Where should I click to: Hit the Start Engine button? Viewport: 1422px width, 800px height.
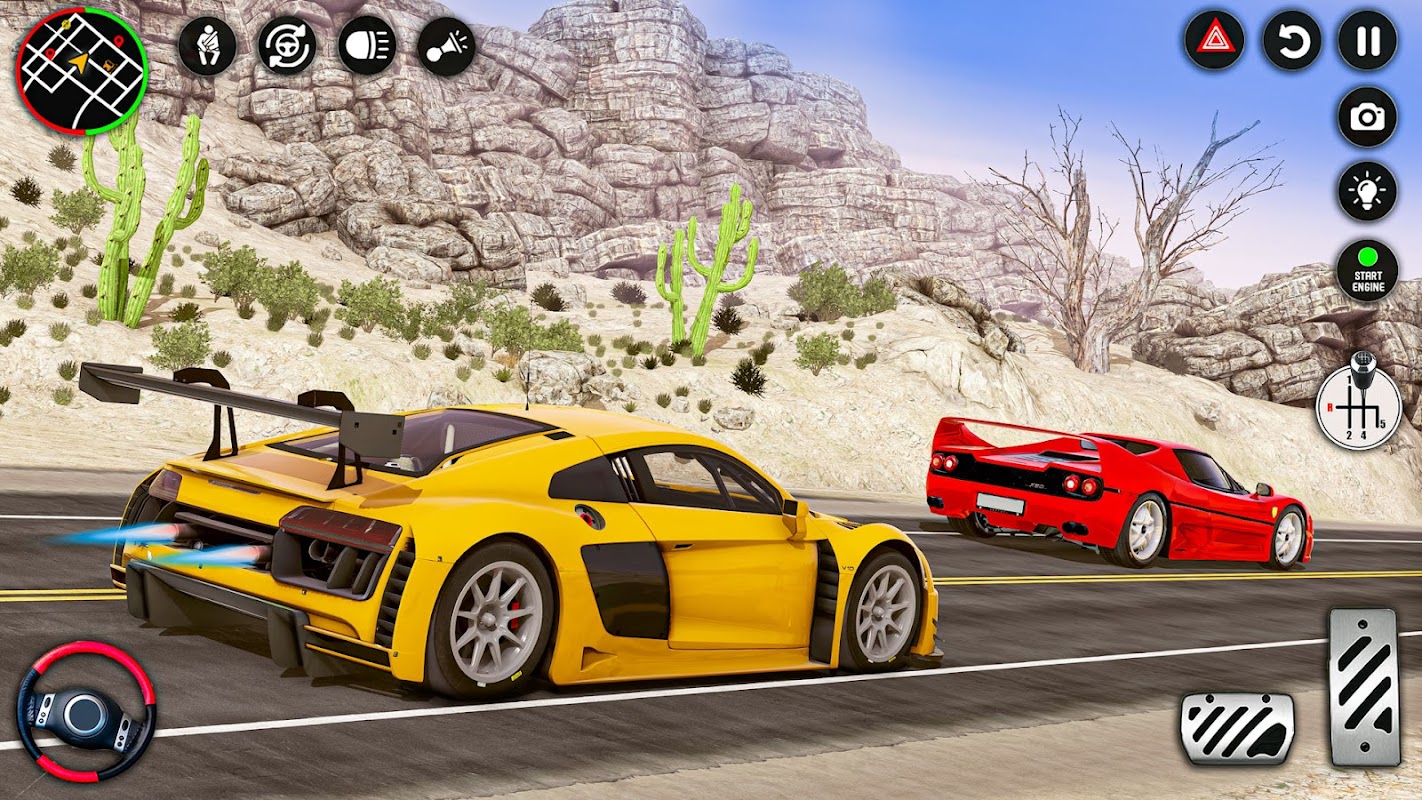(x=1367, y=271)
